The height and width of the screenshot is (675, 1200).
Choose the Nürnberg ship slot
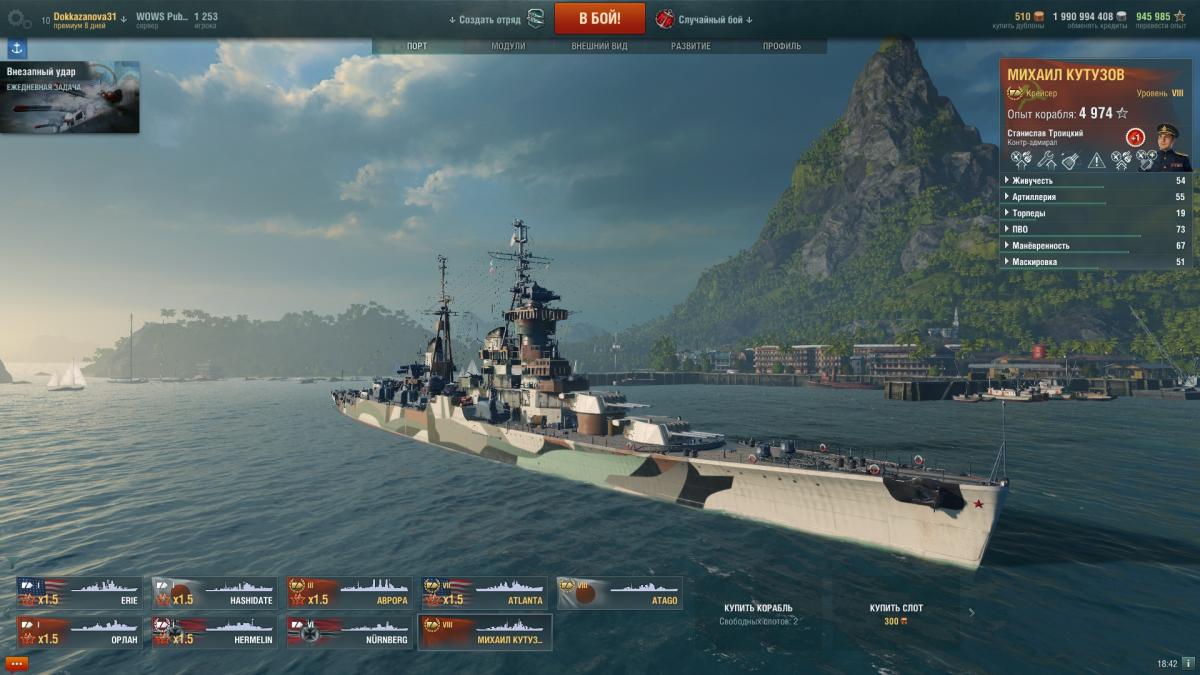tap(350, 632)
